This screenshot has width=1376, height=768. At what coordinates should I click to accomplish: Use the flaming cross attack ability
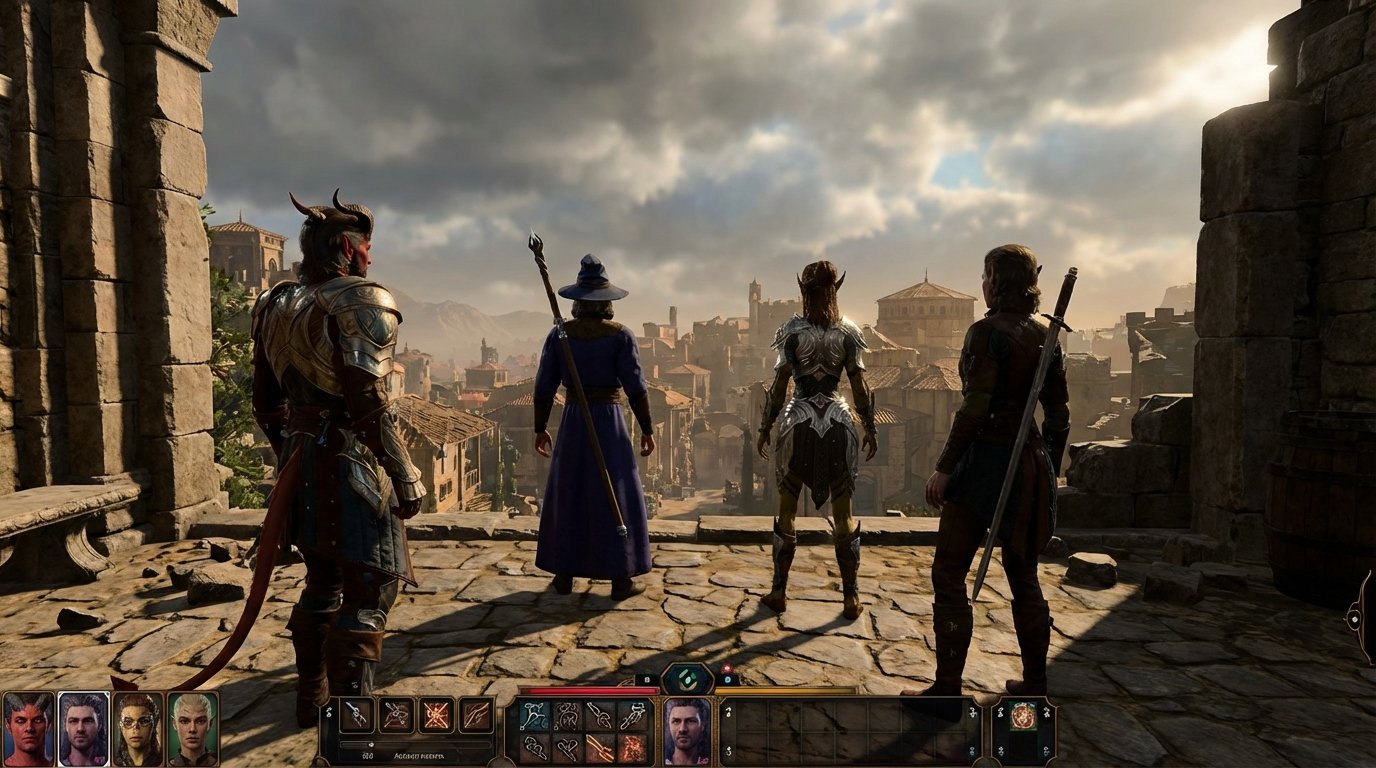435,714
